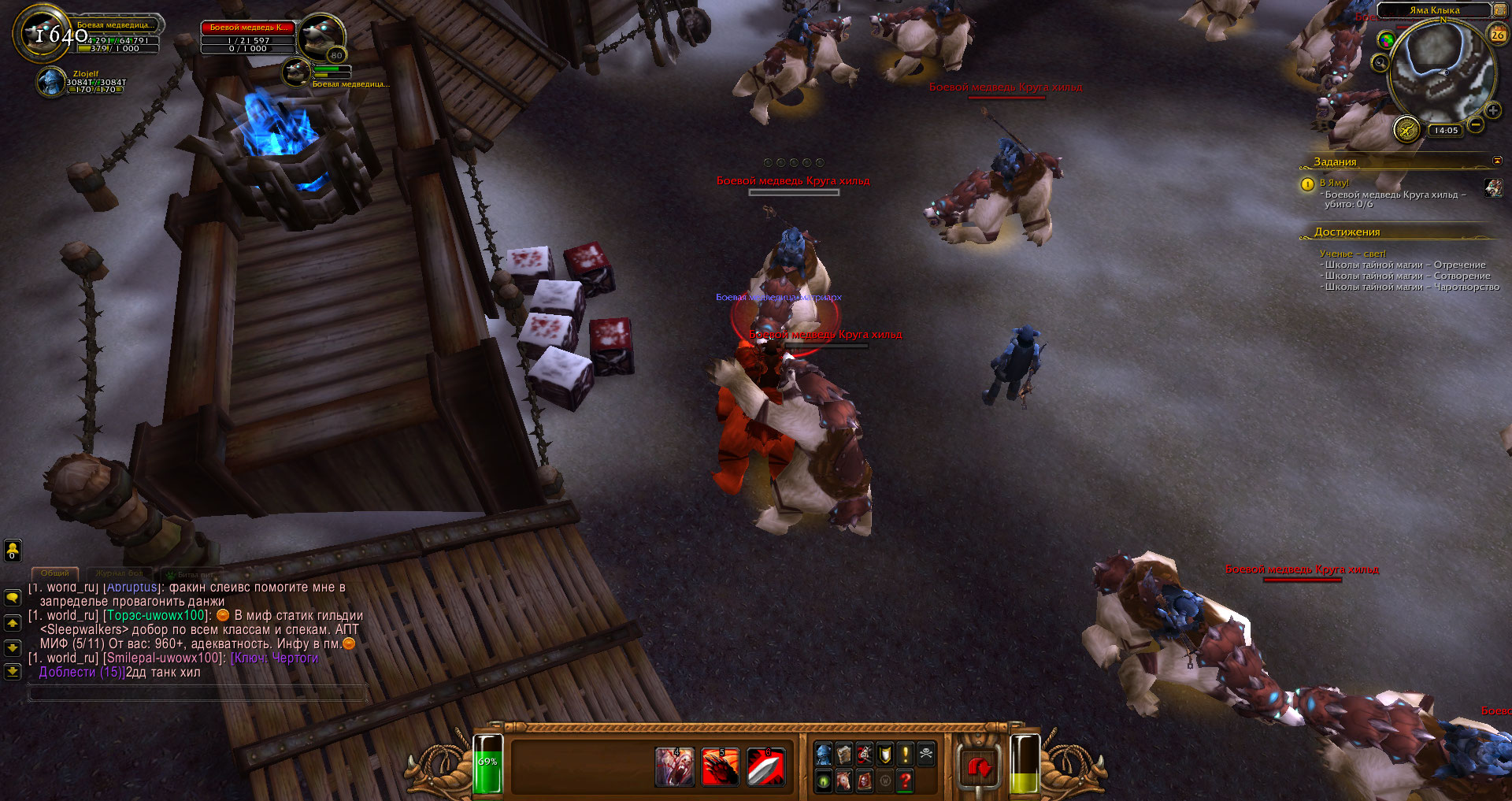
Task: Collapse the Задания quest tracker
Action: point(1497,161)
